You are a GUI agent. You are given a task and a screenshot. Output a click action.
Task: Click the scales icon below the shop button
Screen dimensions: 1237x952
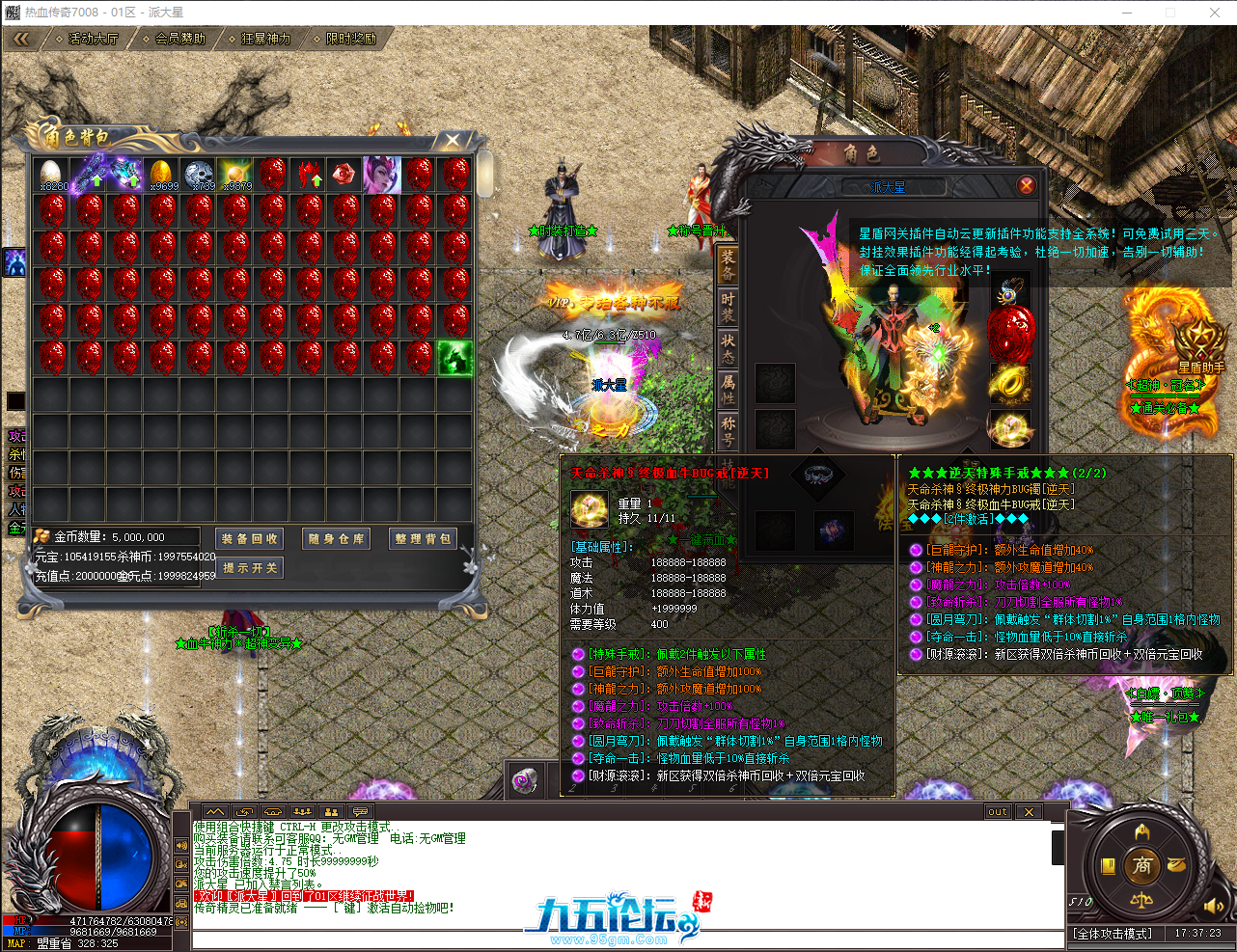tap(1142, 901)
